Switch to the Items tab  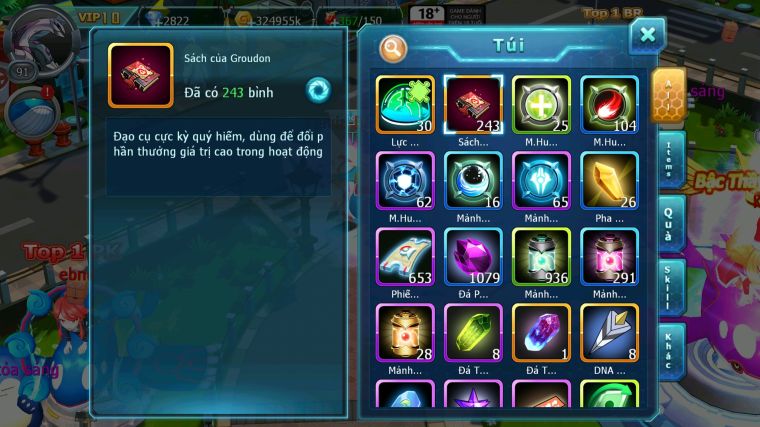click(668, 161)
